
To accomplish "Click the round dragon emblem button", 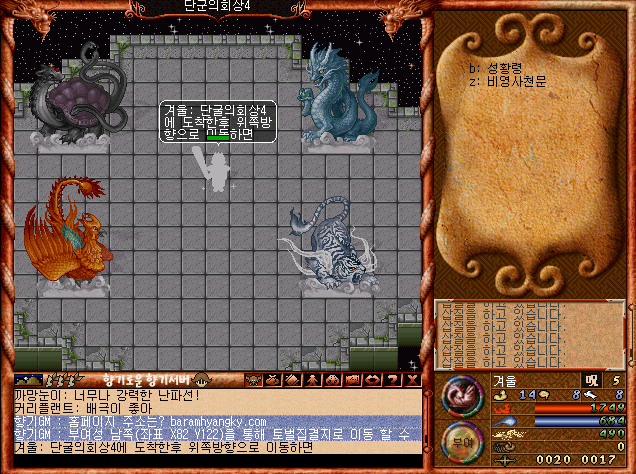I will [463, 395].
